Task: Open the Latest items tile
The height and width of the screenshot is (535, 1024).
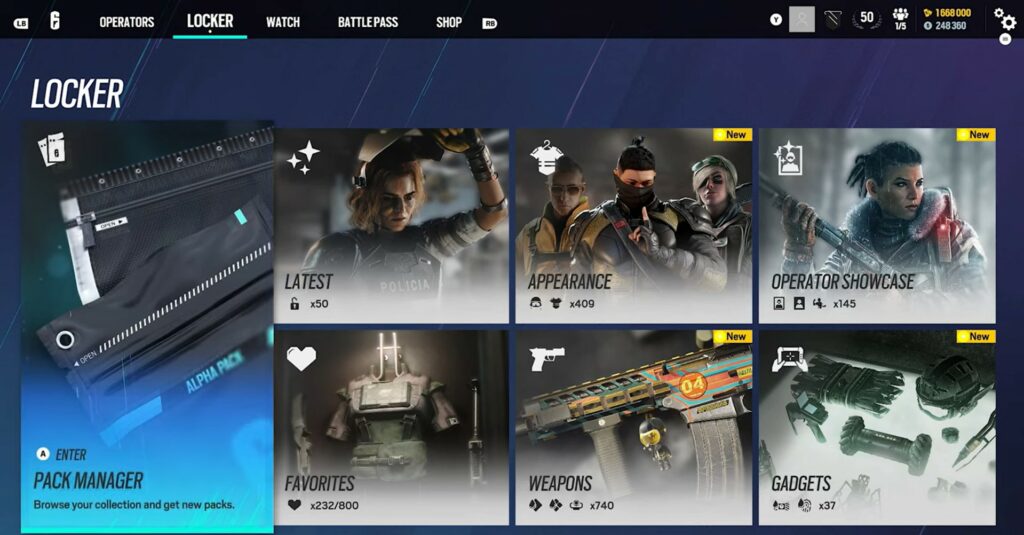Action: 391,225
